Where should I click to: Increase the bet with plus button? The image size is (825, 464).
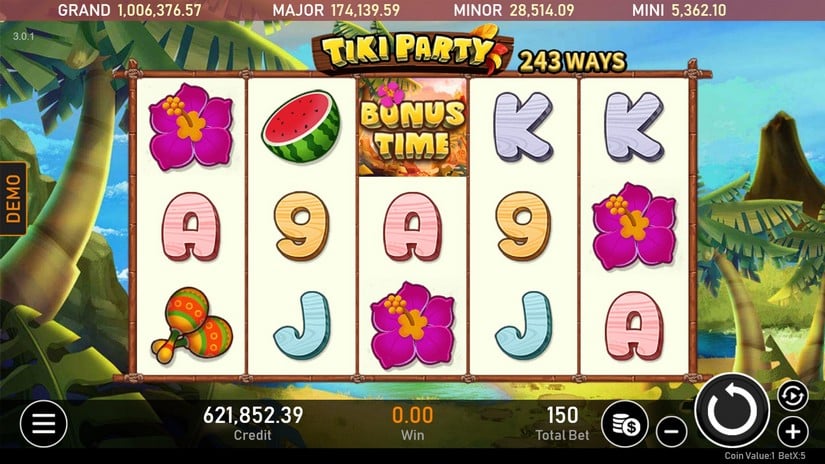792,432
